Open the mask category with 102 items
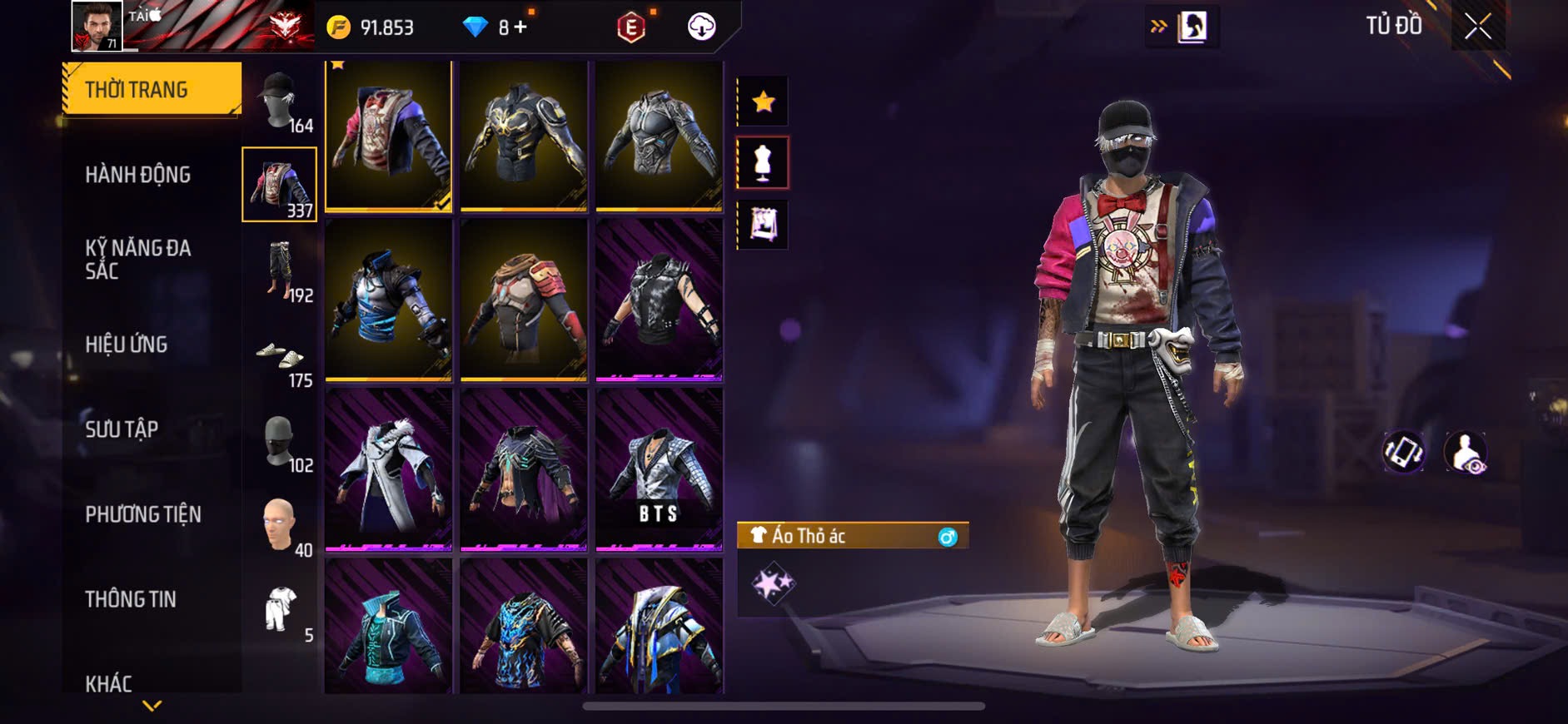Image resolution: width=1568 pixels, height=724 pixels. [280, 441]
